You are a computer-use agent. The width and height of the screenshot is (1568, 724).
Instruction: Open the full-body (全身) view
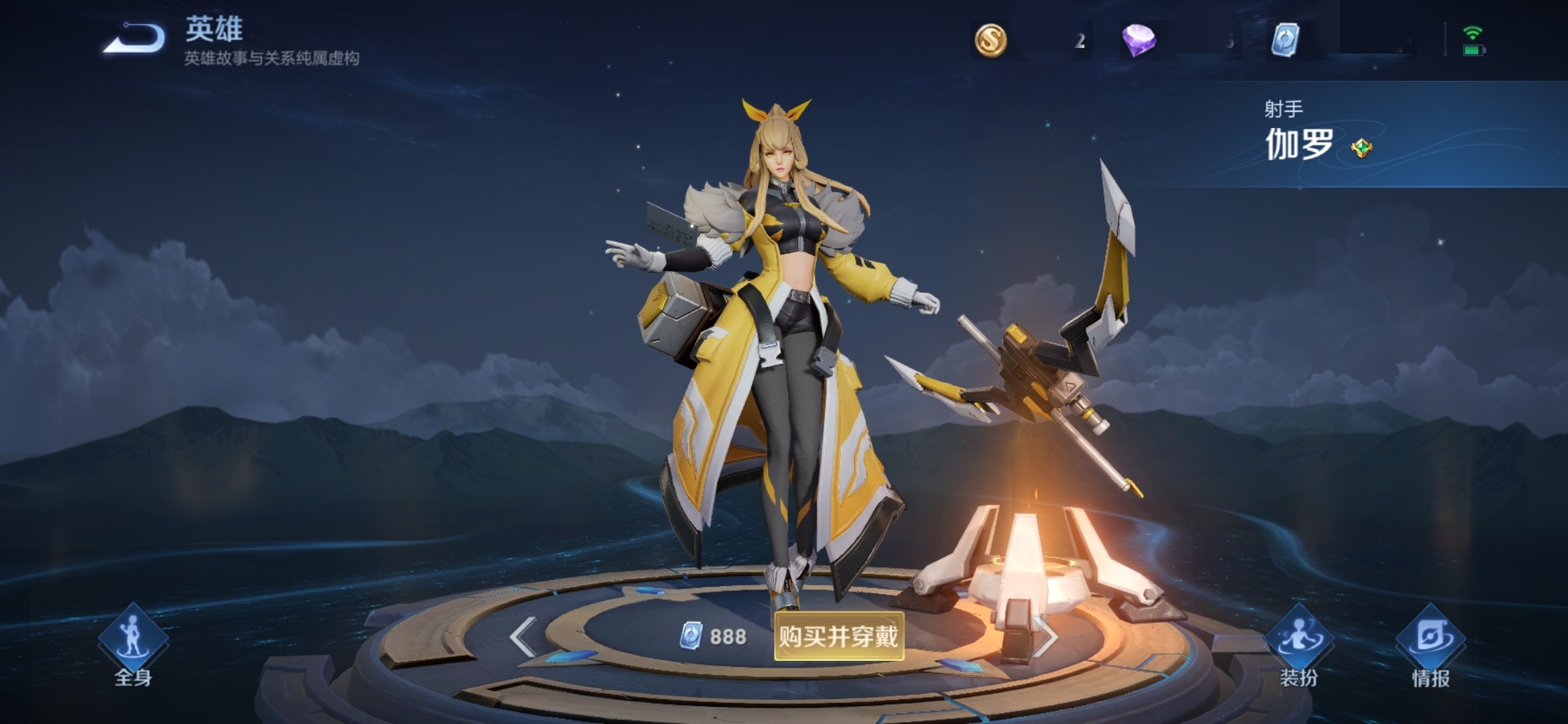coord(133,646)
